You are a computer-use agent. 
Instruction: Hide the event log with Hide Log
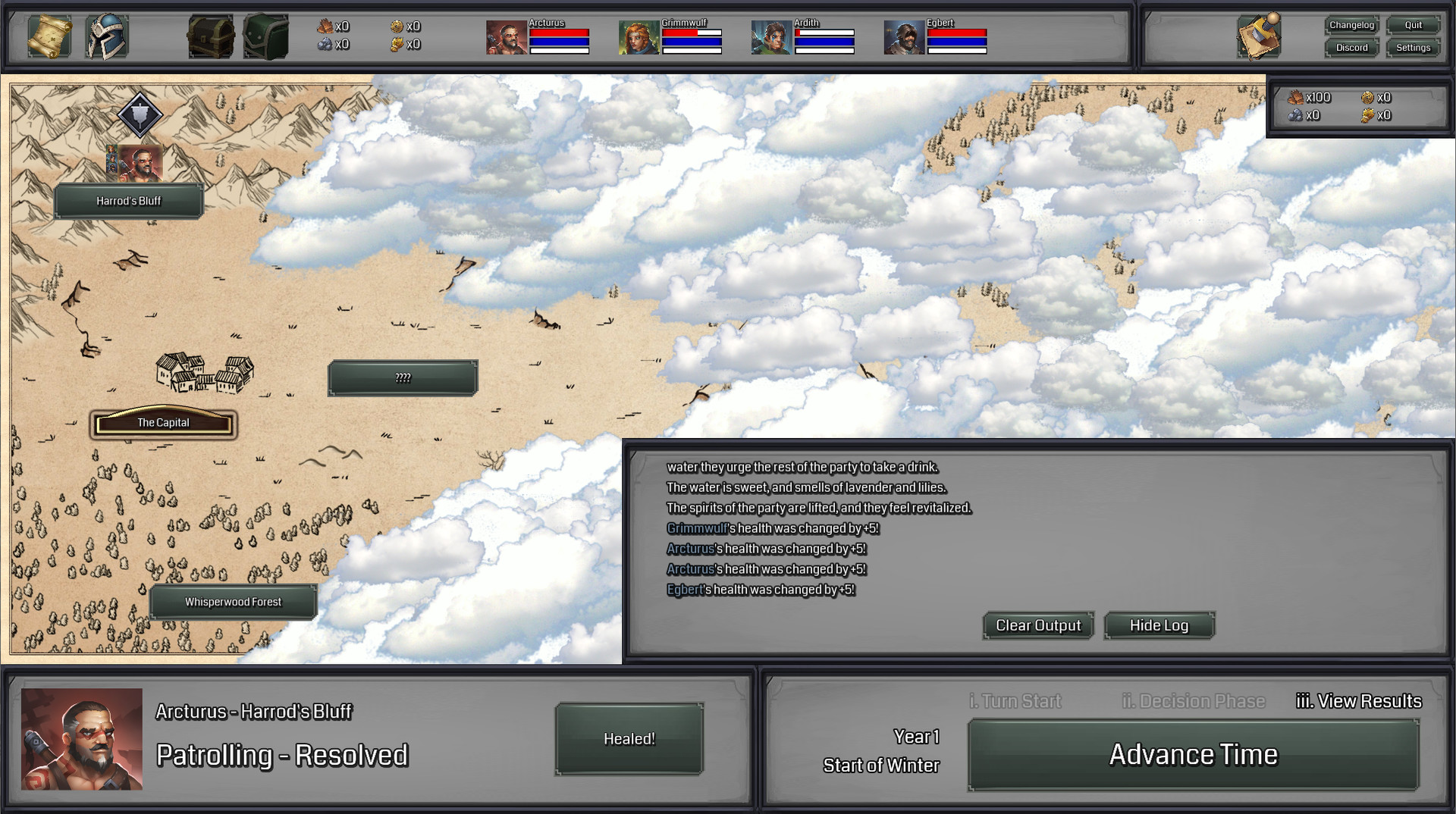1158,625
